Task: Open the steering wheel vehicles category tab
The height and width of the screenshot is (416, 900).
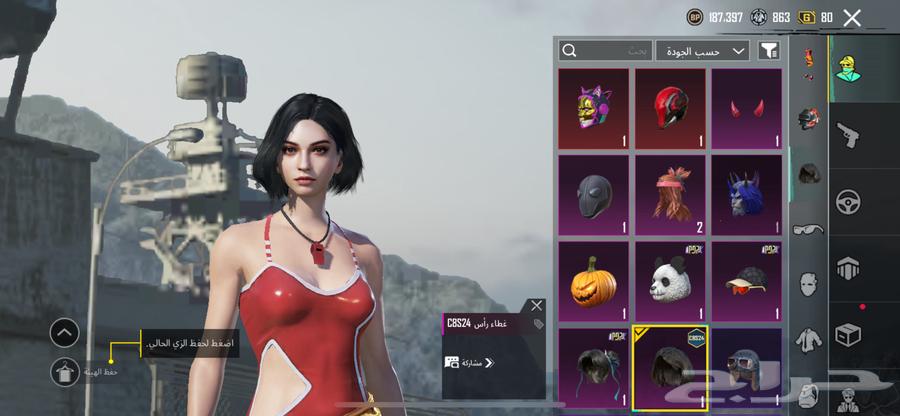Action: 848,200
